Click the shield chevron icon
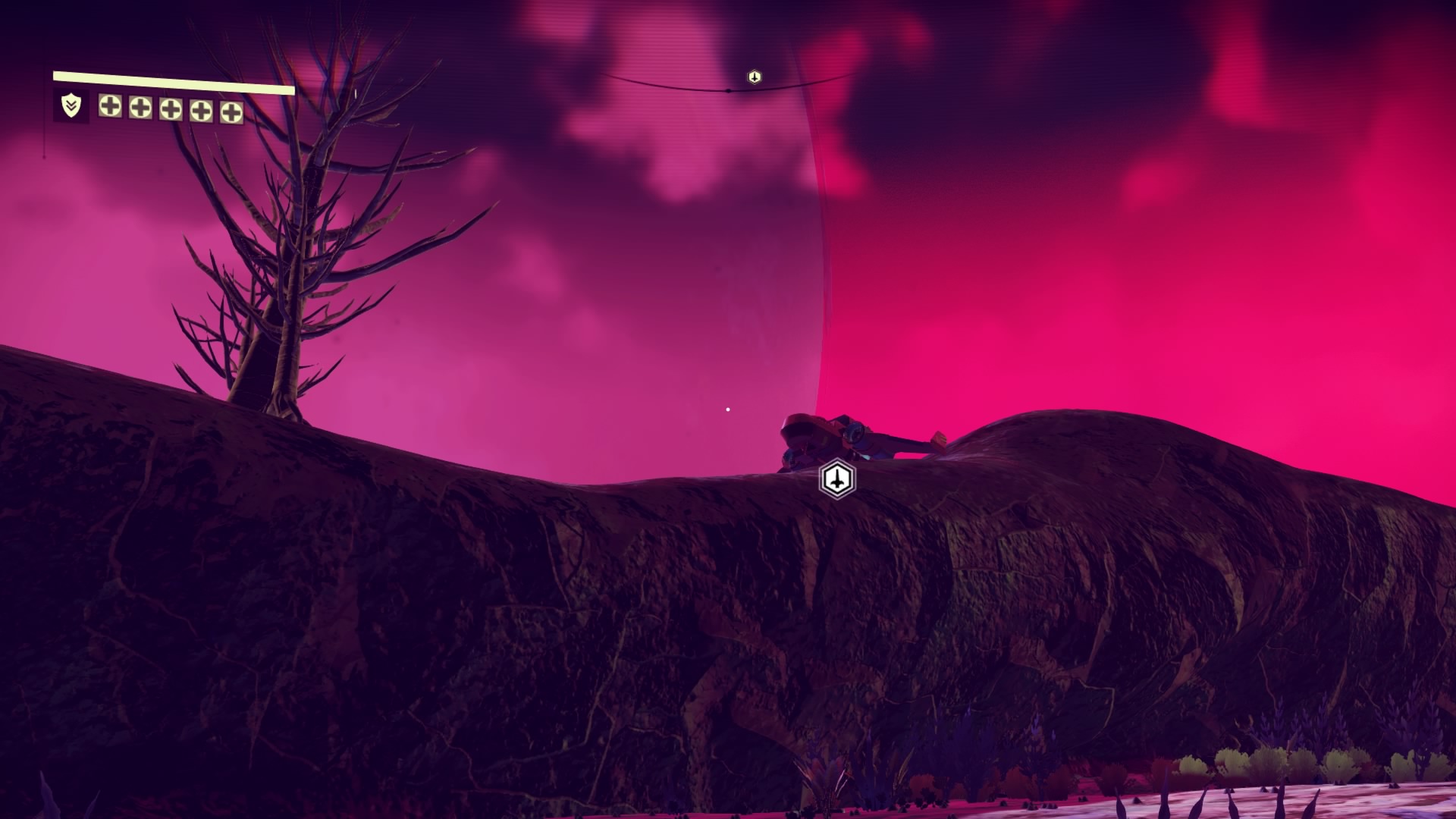 coord(71,105)
